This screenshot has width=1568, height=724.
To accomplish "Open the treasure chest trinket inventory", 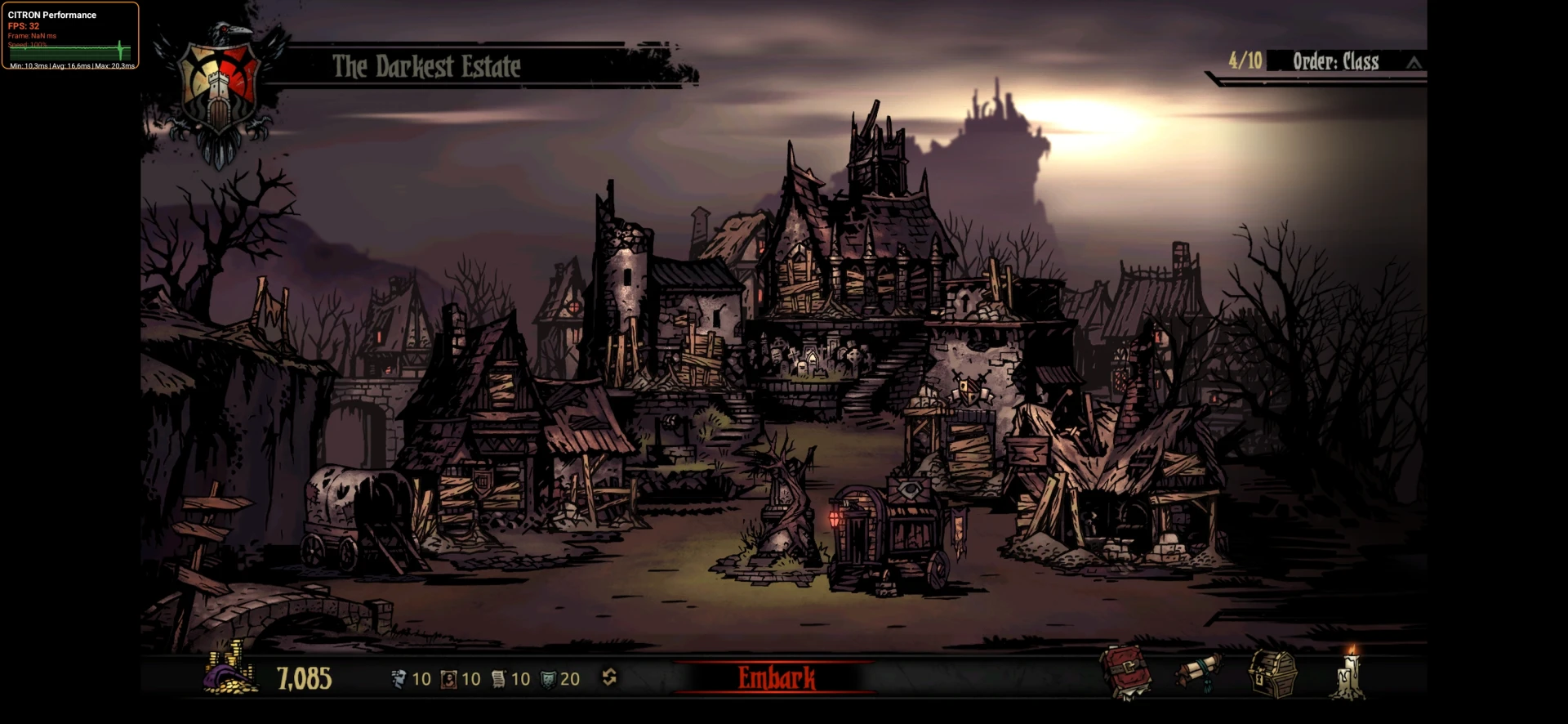I will 1272,673.
